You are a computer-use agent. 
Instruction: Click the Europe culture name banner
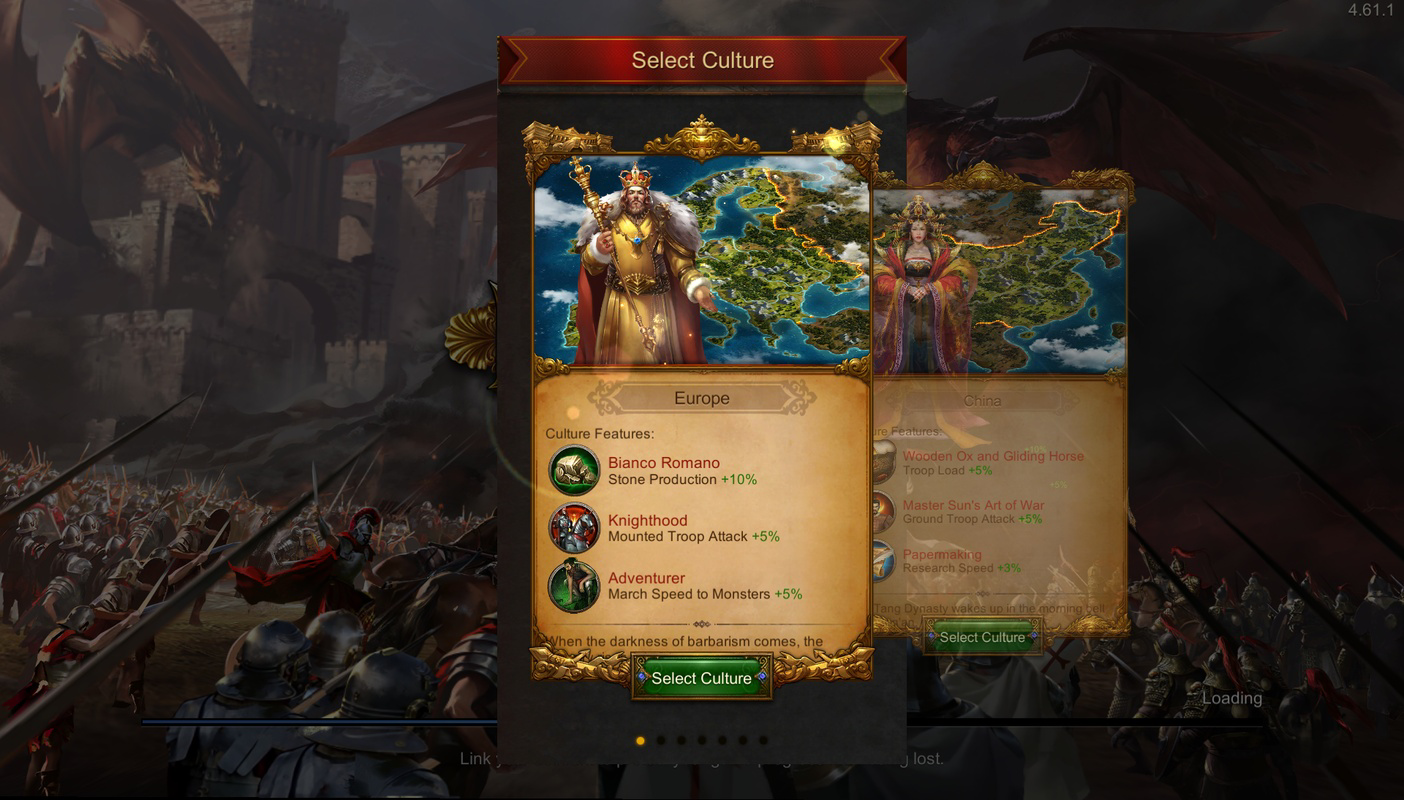701,397
